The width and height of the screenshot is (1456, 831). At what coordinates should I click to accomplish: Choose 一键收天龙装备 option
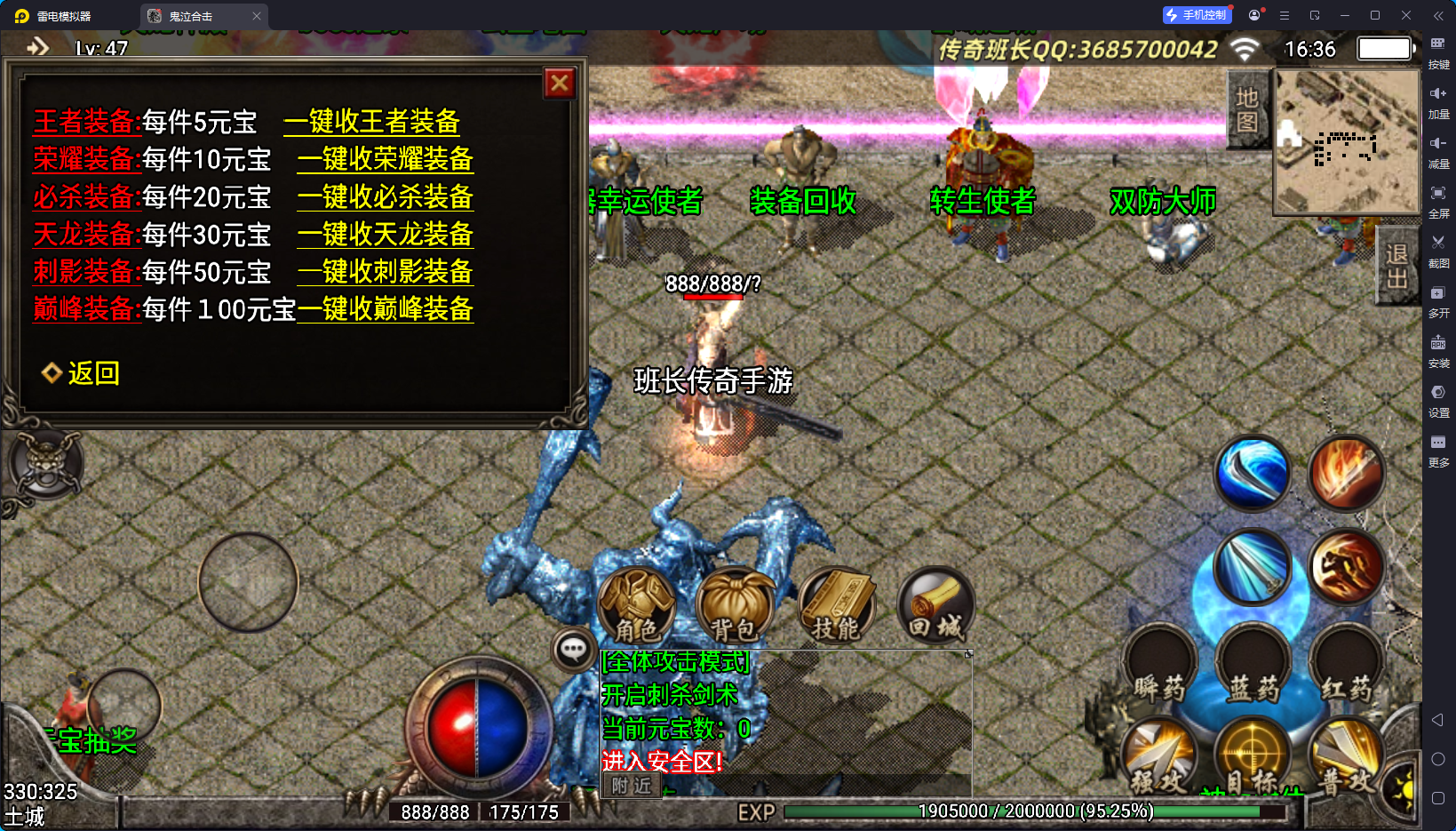[385, 235]
